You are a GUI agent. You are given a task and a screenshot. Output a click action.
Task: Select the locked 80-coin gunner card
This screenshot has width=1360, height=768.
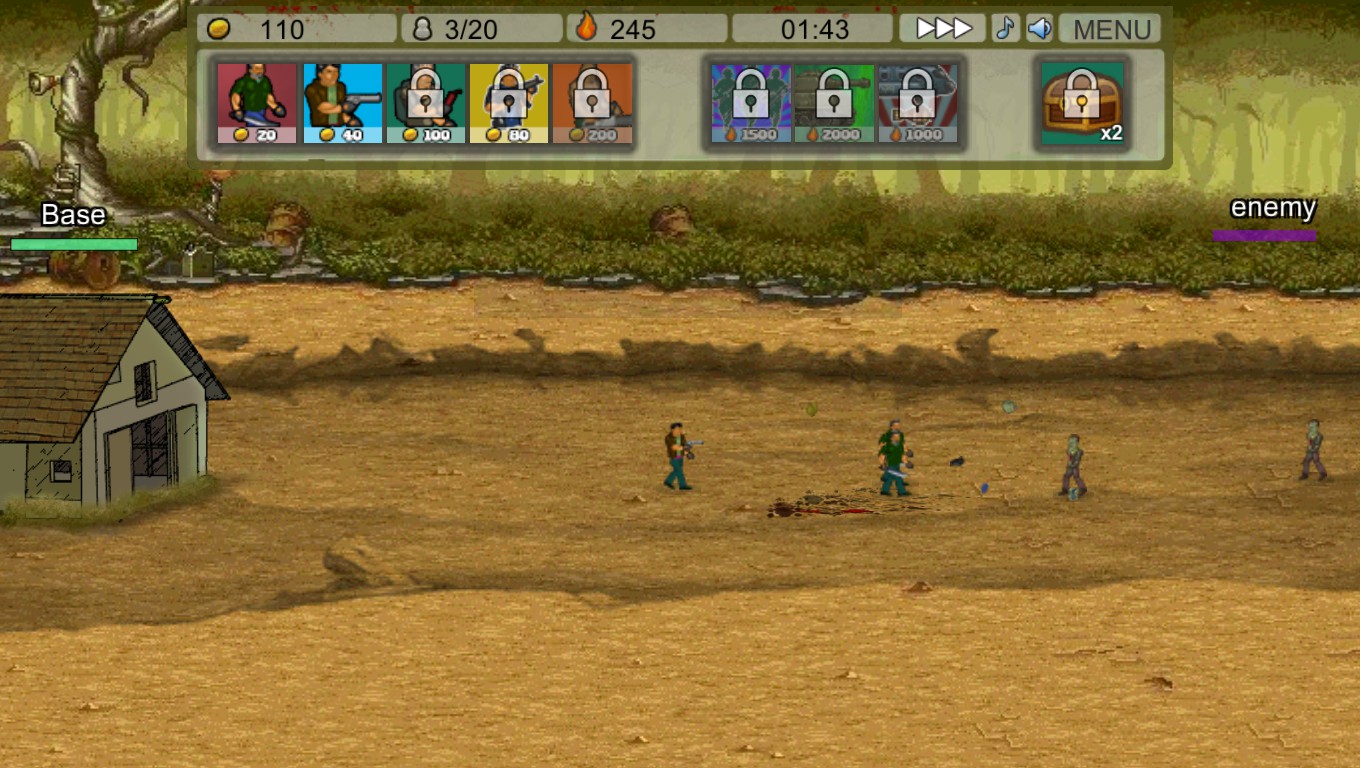[x=510, y=98]
